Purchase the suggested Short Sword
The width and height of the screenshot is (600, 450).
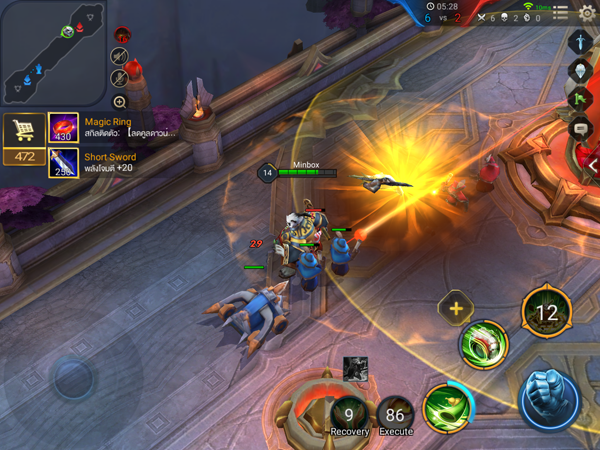pyautogui.click(x=63, y=162)
